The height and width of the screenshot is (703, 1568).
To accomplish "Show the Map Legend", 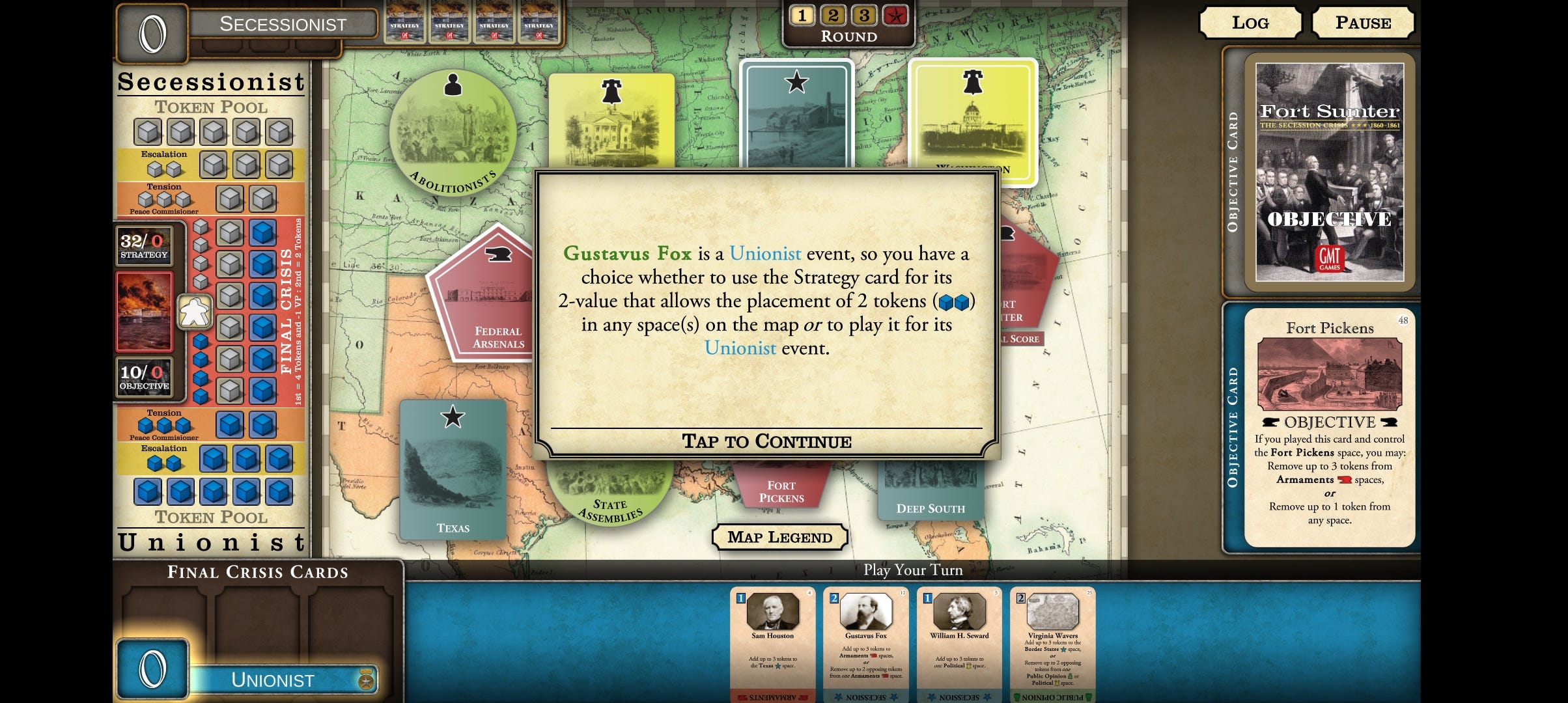I will (779, 538).
